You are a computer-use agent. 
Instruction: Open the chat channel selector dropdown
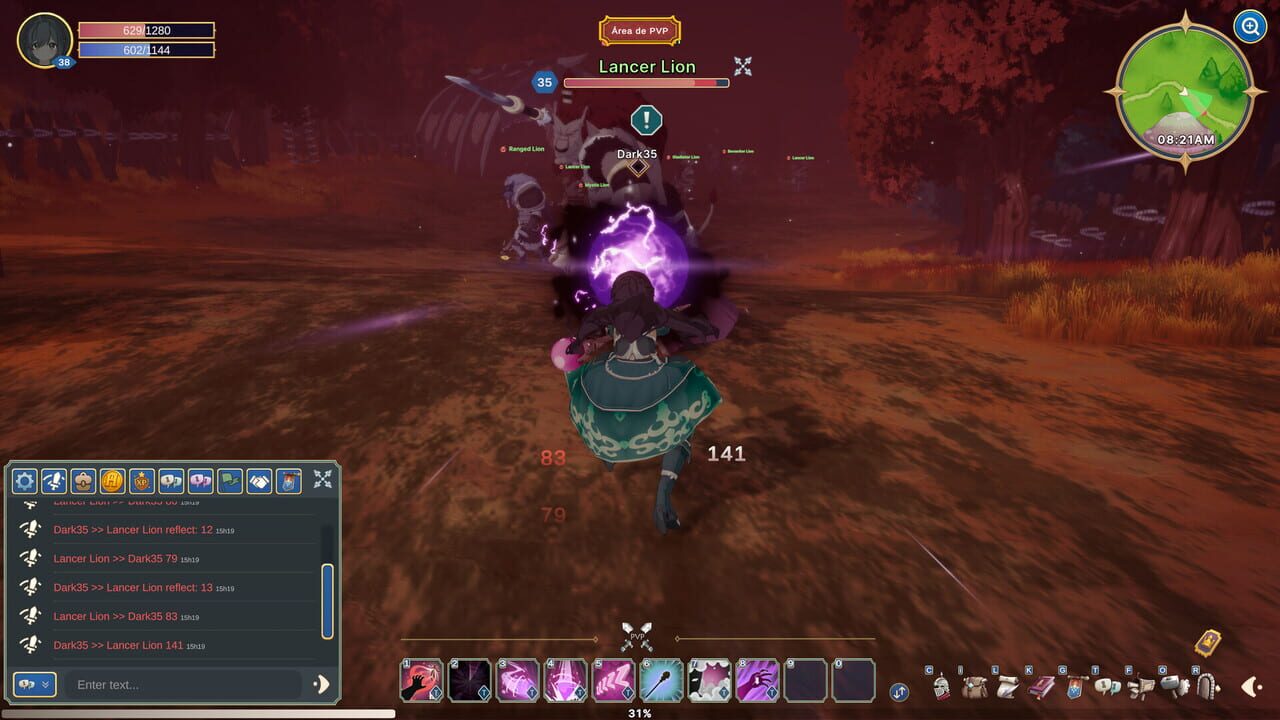34,685
